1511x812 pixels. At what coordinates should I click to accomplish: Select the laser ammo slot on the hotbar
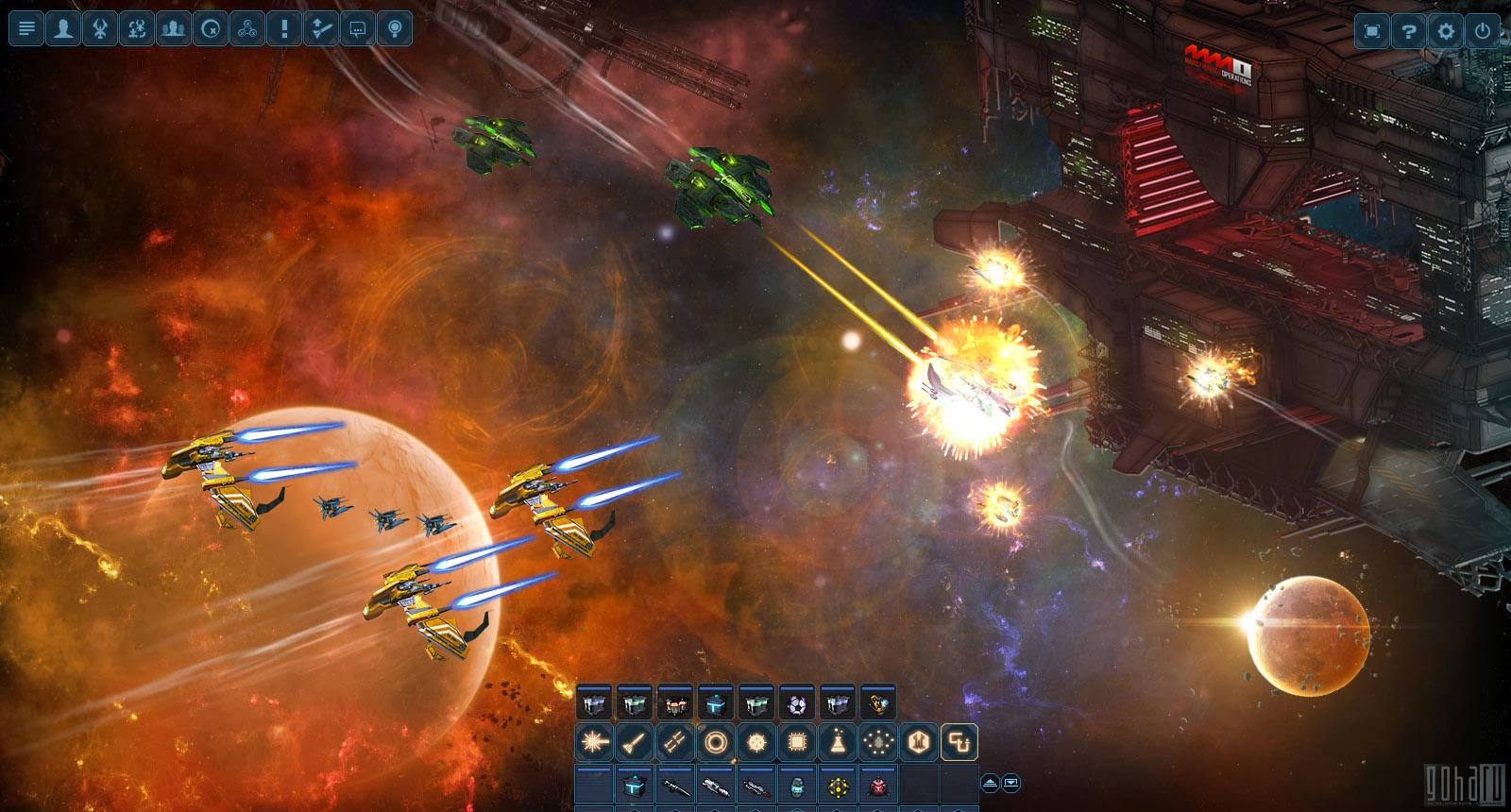point(592,743)
